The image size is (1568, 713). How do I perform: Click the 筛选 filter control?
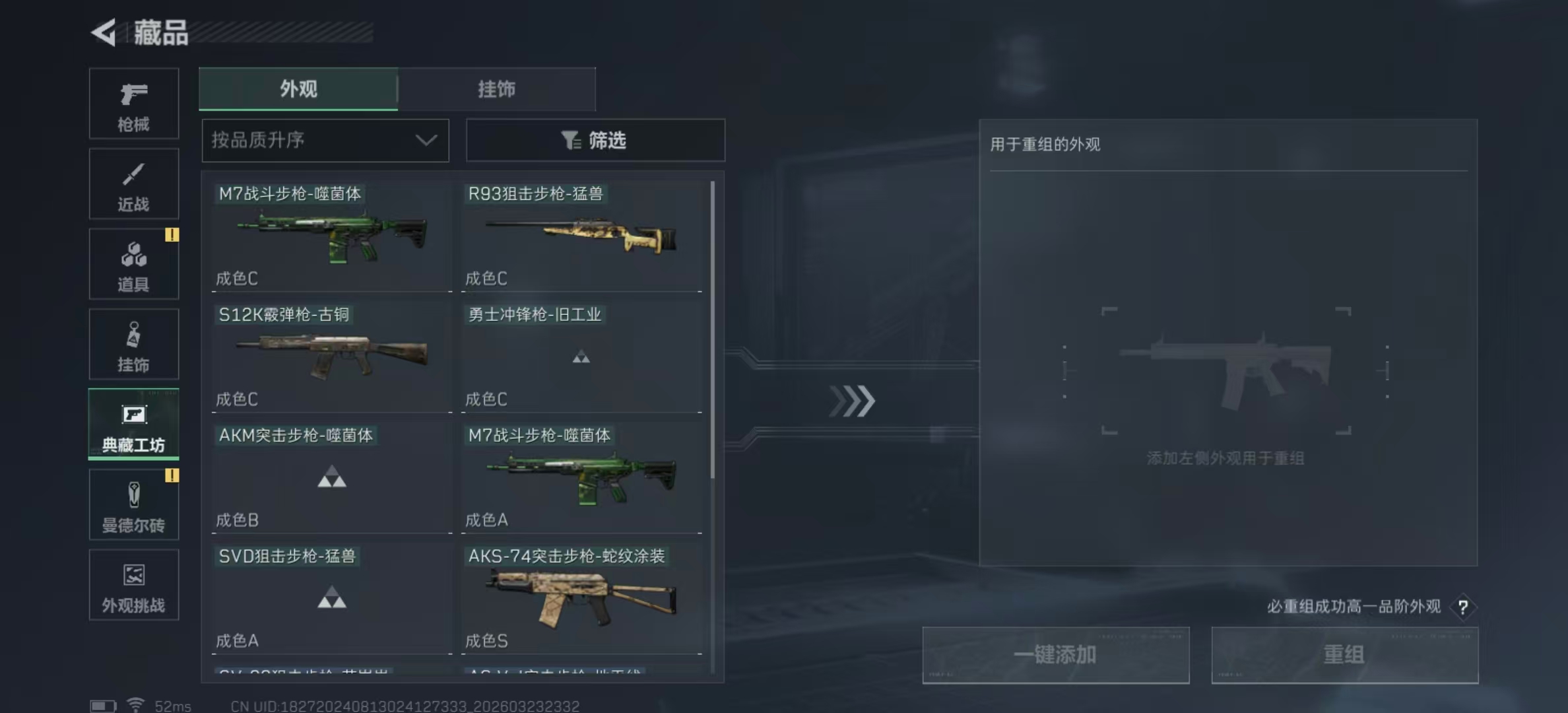click(594, 140)
